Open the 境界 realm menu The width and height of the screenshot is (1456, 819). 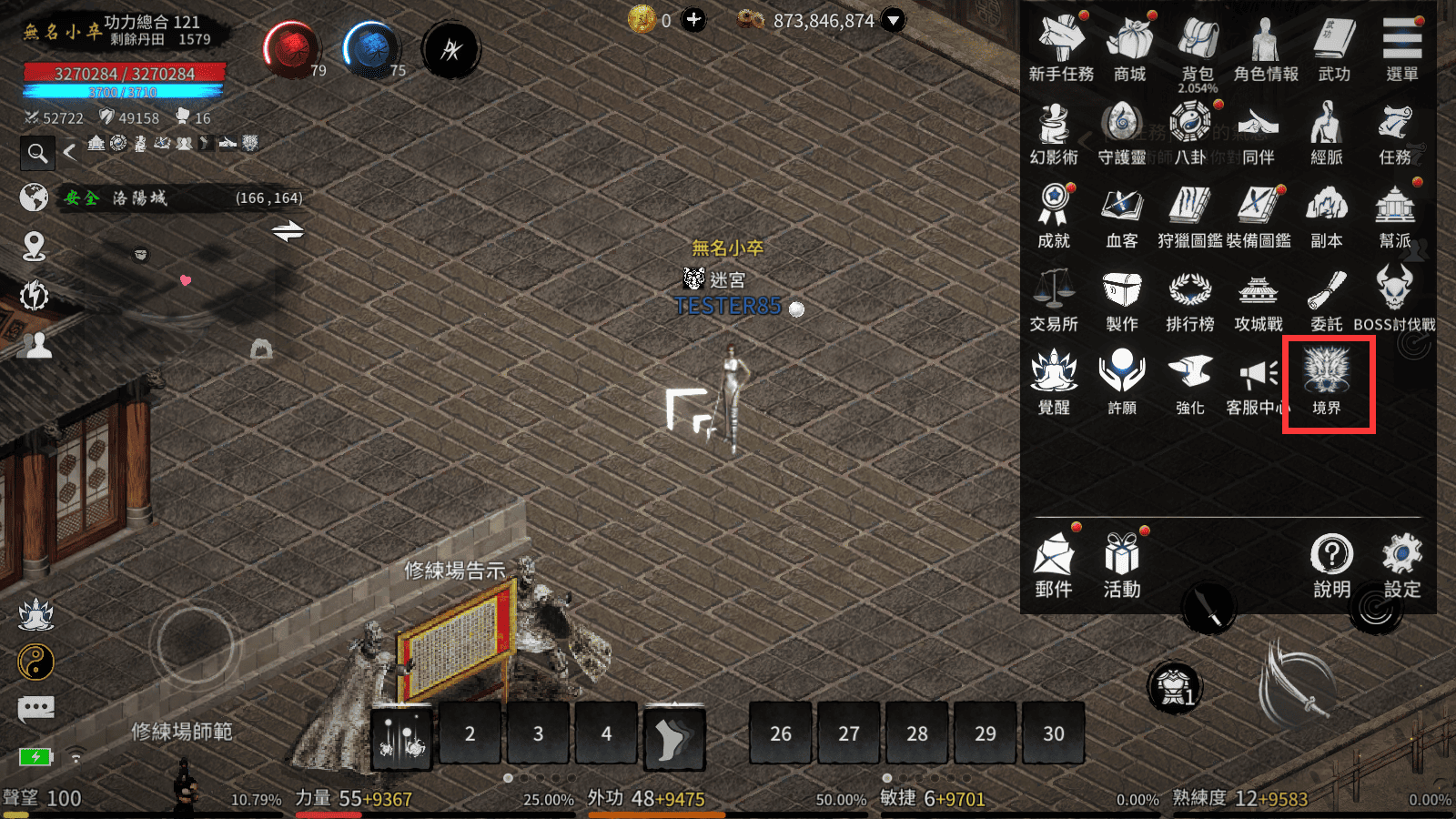(1327, 382)
